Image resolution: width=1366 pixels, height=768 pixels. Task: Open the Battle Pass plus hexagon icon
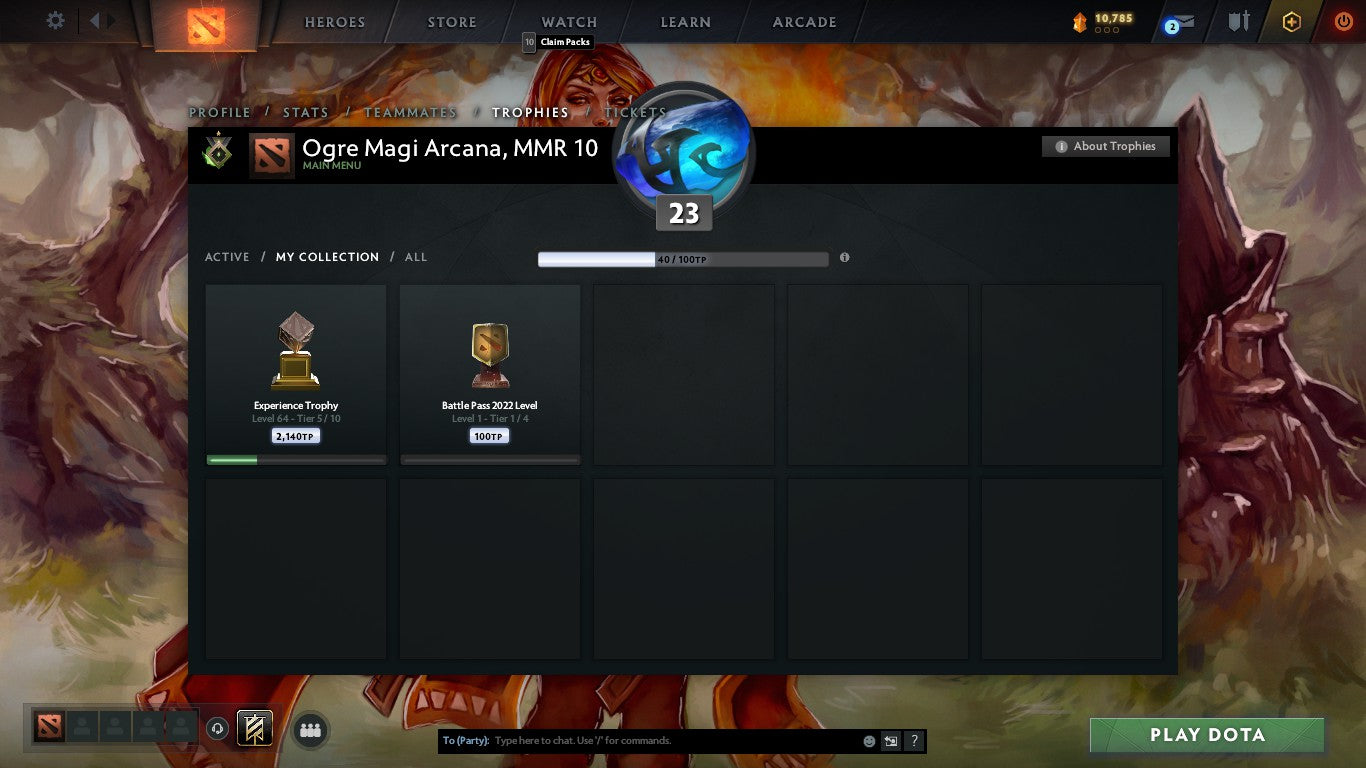pos(1290,20)
